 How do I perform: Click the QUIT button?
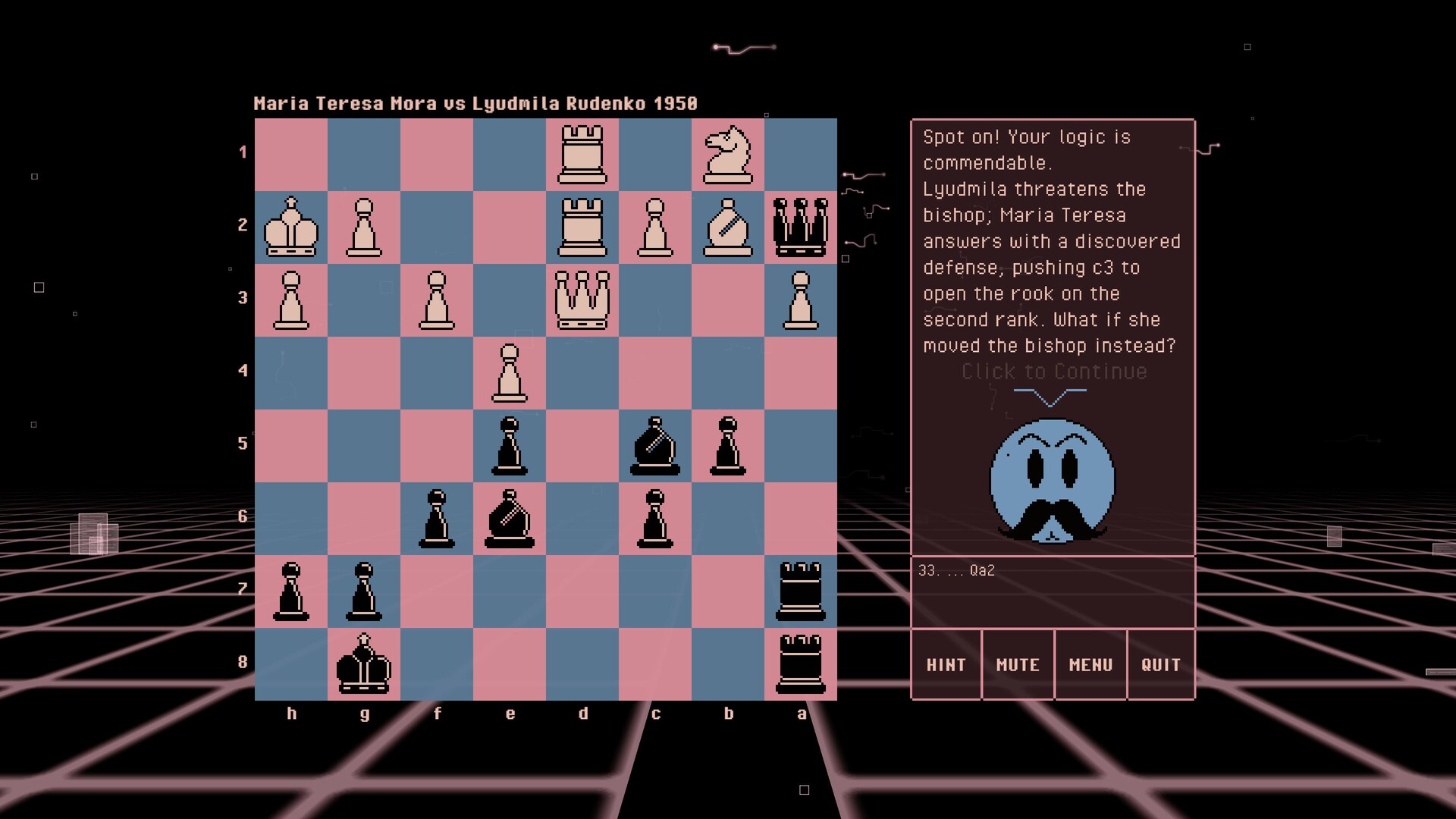[1161, 664]
